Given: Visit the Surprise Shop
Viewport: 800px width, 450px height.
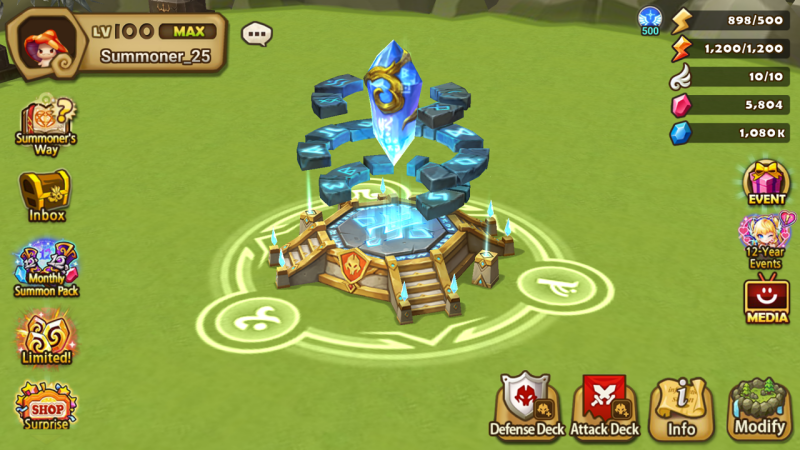Looking at the screenshot, I should (x=46, y=405).
